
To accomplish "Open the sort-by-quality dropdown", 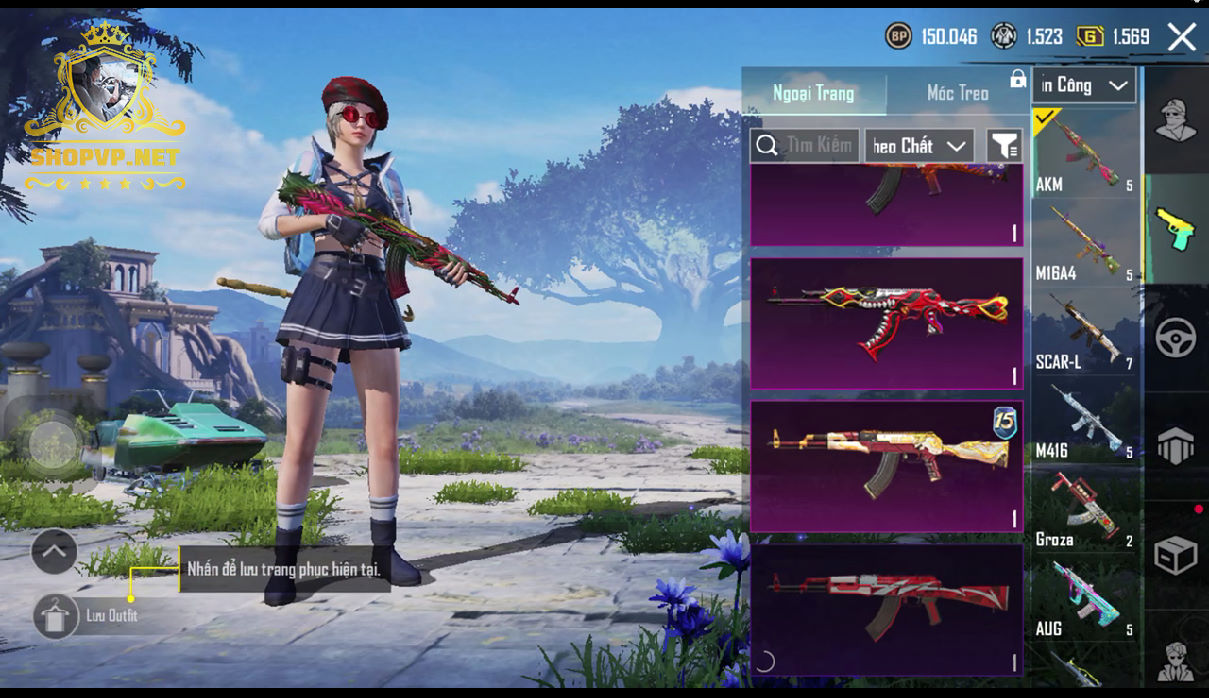I will (919, 146).
